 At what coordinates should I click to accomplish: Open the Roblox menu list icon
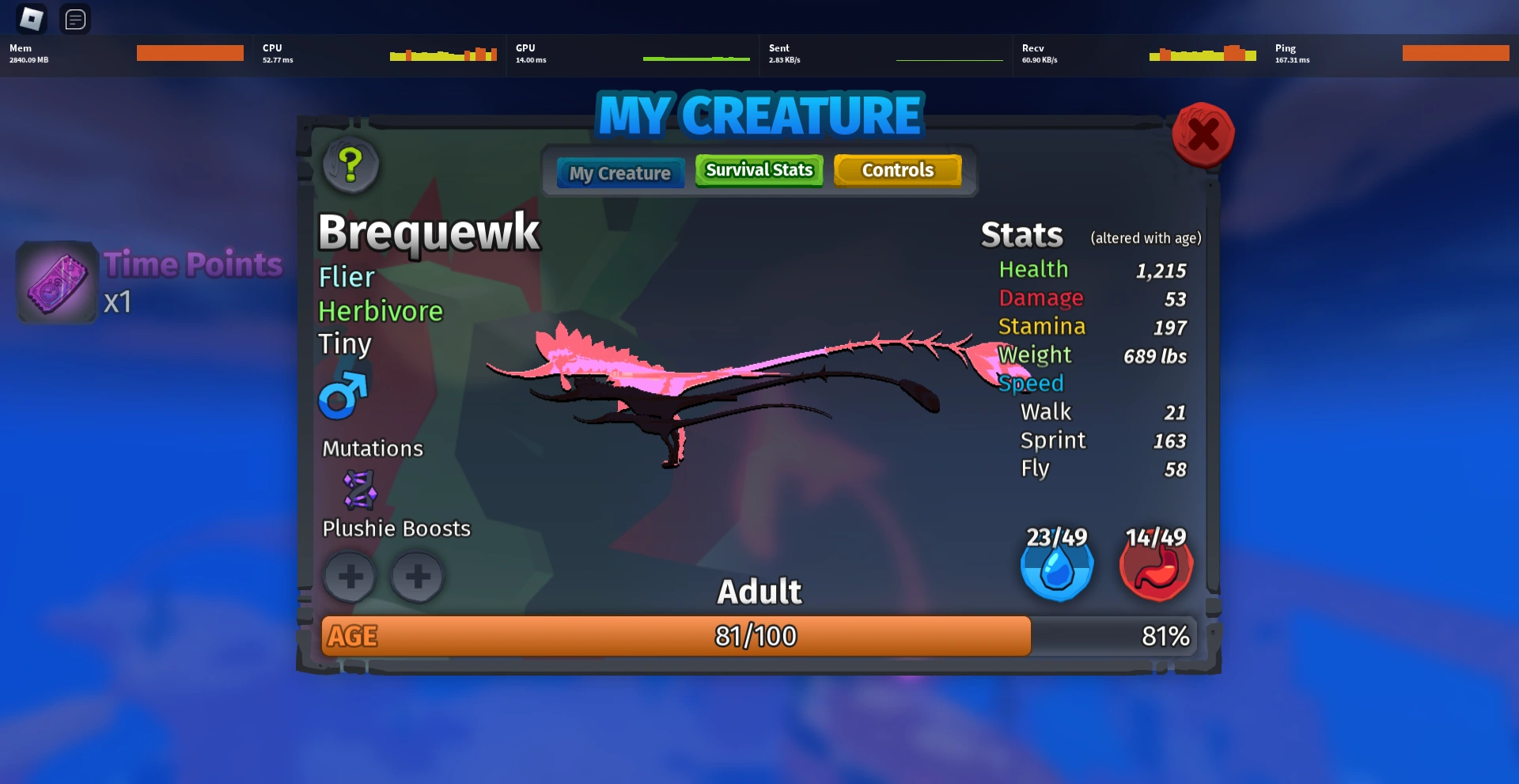[75, 19]
